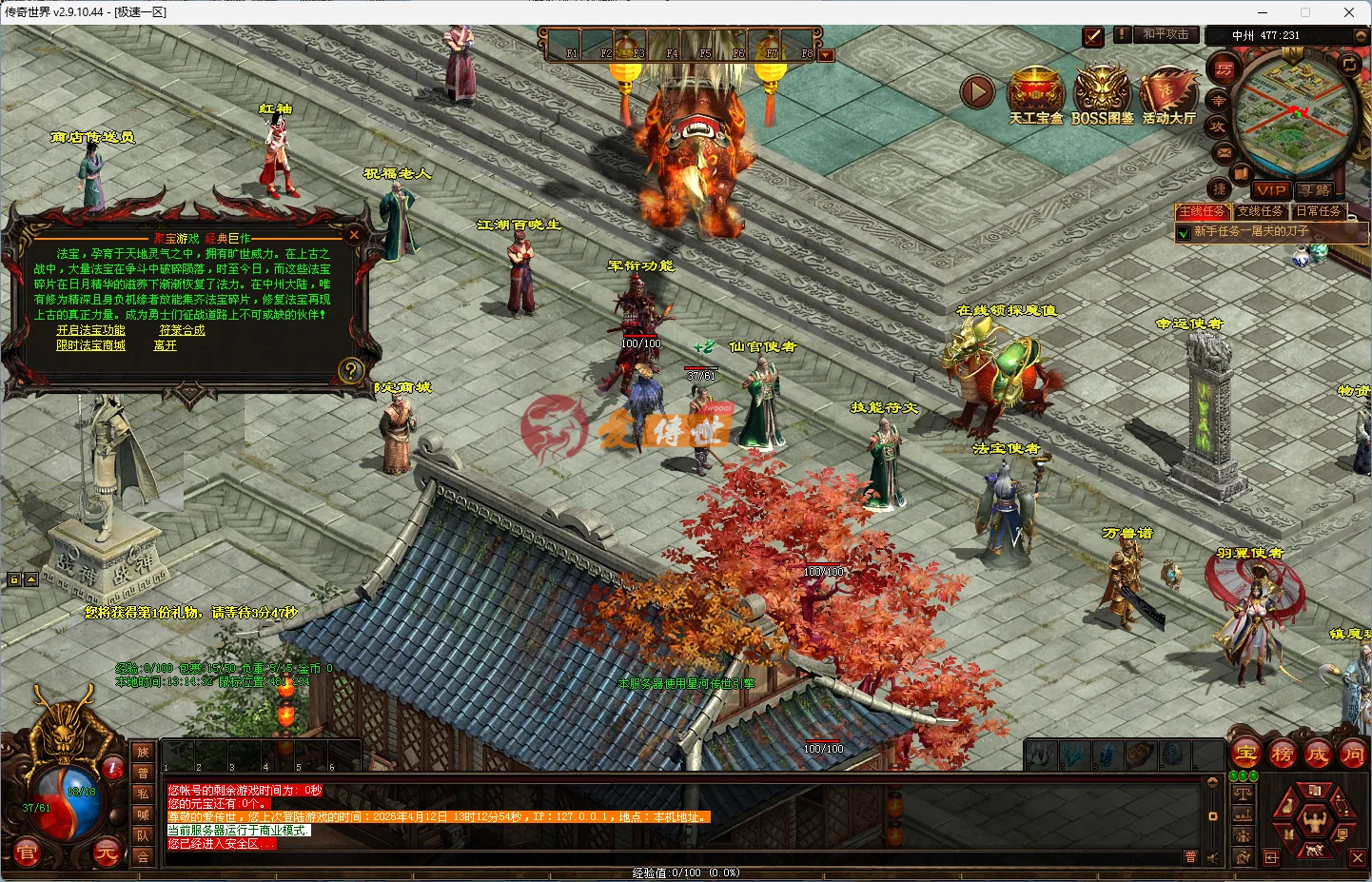Click the mail icon beside the minimap
The width and height of the screenshot is (1372, 882).
tap(1224, 152)
